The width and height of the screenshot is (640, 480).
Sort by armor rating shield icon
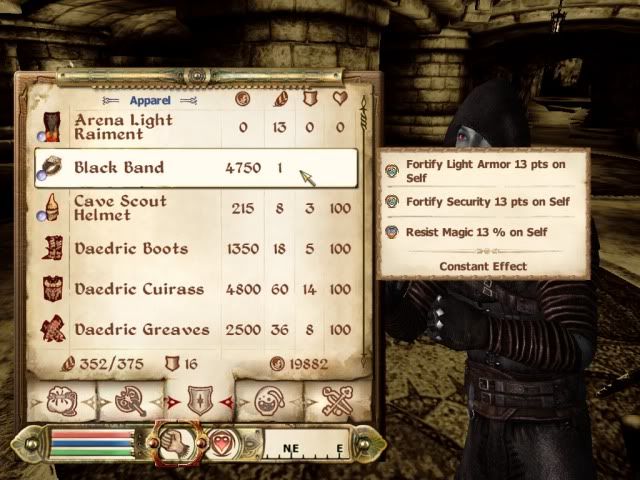(x=309, y=99)
